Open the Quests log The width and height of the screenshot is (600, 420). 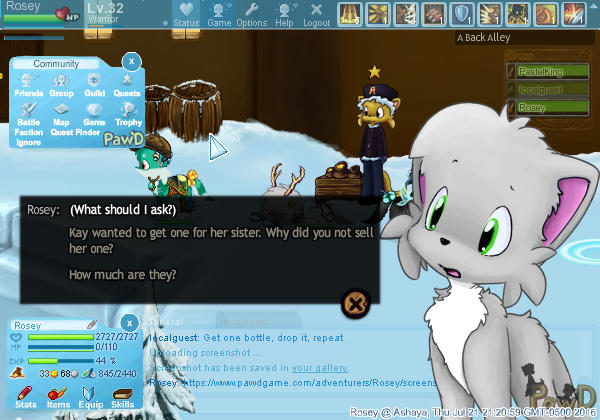pyautogui.click(x=126, y=85)
